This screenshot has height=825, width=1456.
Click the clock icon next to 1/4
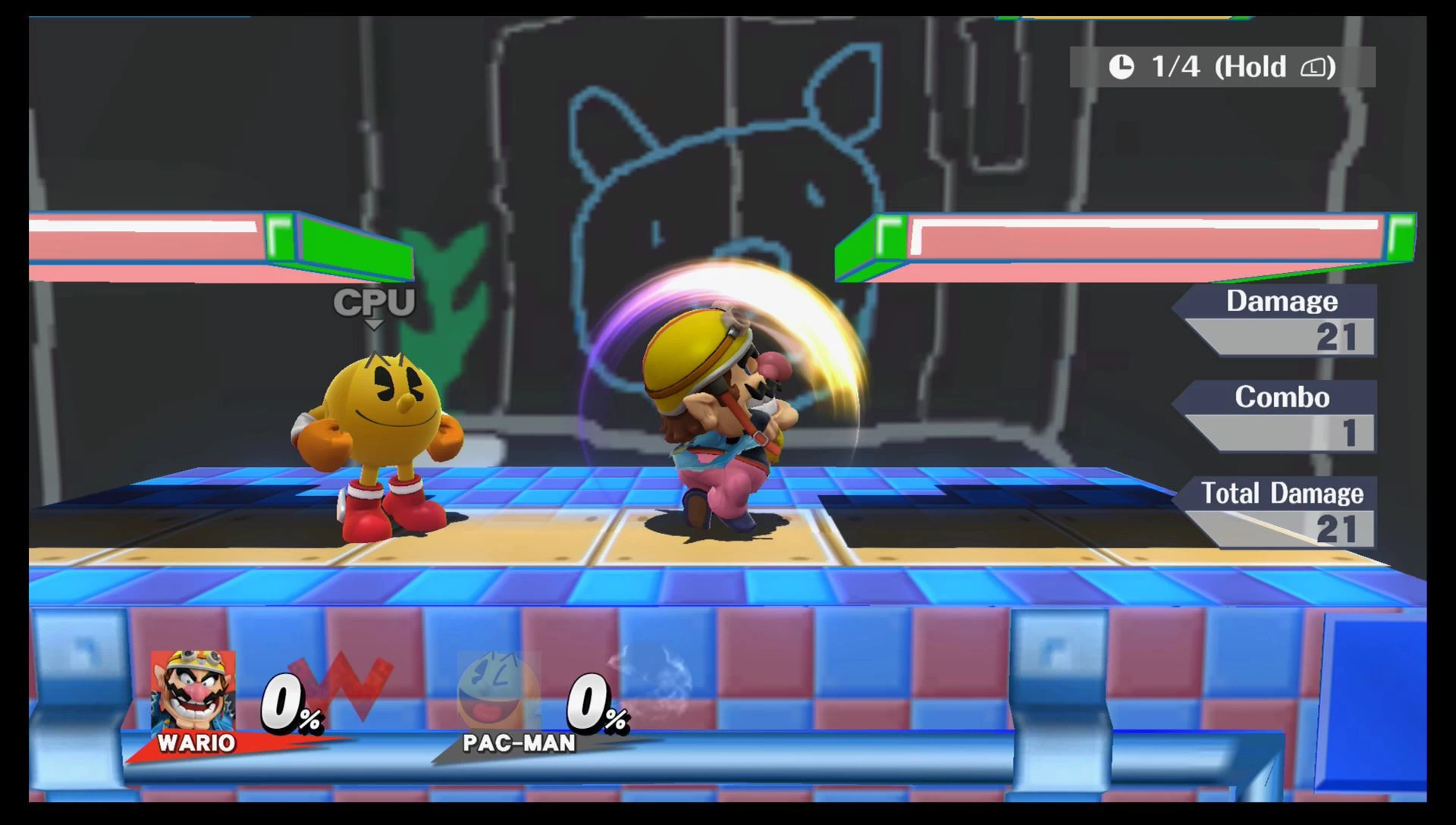tap(1120, 66)
